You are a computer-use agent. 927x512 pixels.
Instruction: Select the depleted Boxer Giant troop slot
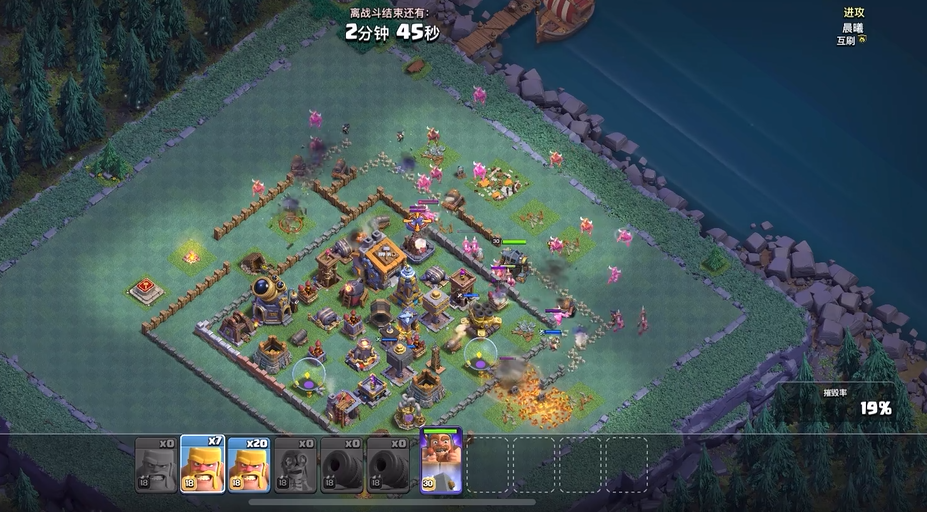coord(155,466)
